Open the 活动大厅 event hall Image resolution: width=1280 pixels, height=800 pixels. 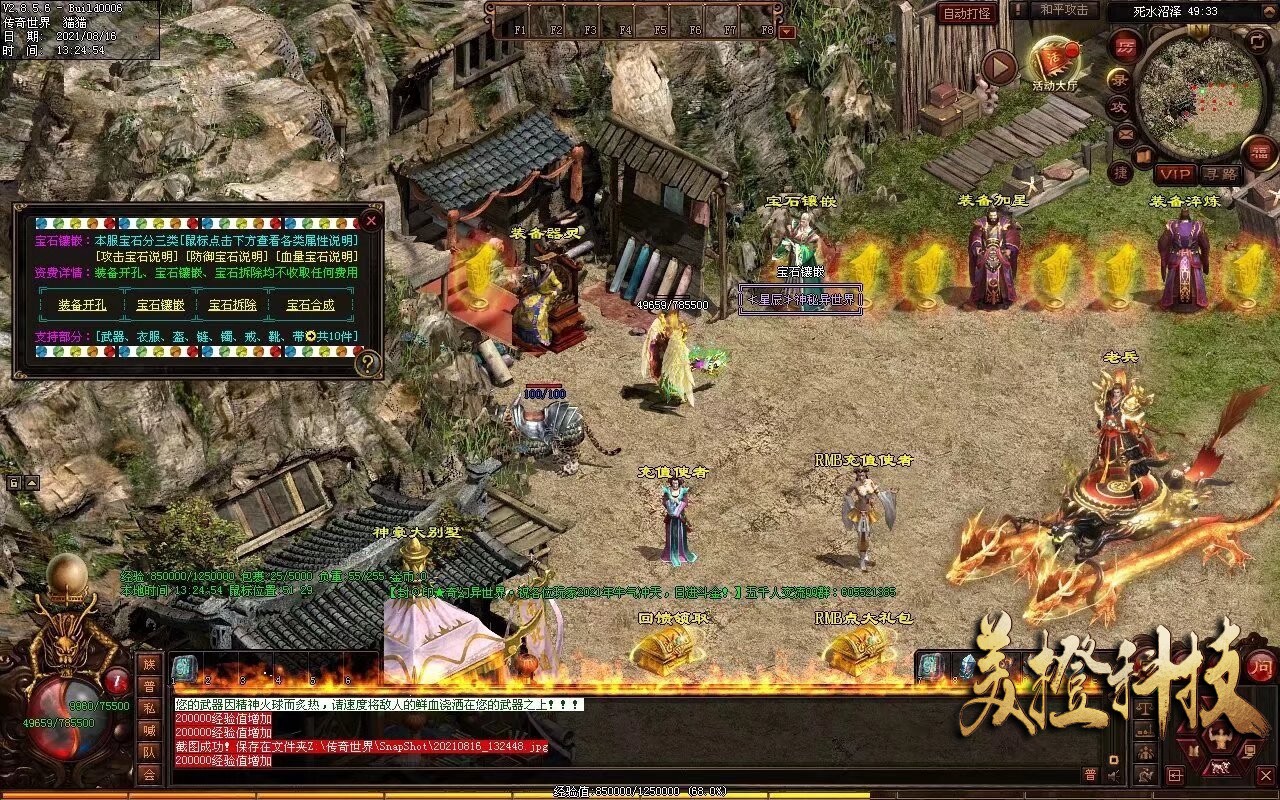[1055, 63]
